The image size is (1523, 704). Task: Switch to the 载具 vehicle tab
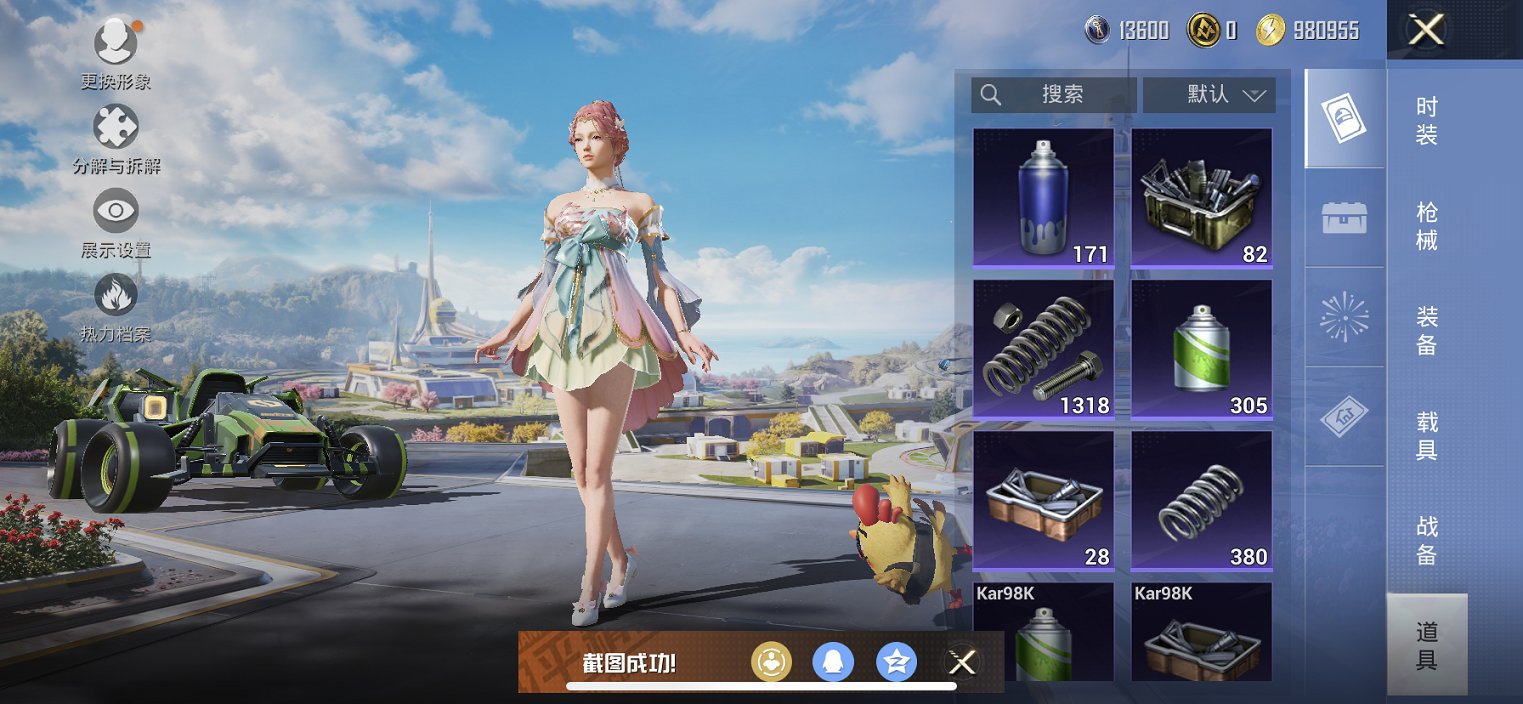[1427, 436]
